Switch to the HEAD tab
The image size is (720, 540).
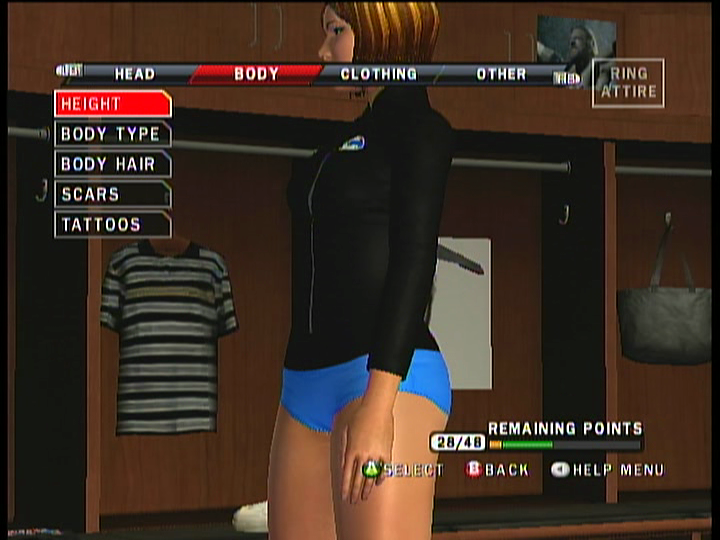[x=134, y=74]
